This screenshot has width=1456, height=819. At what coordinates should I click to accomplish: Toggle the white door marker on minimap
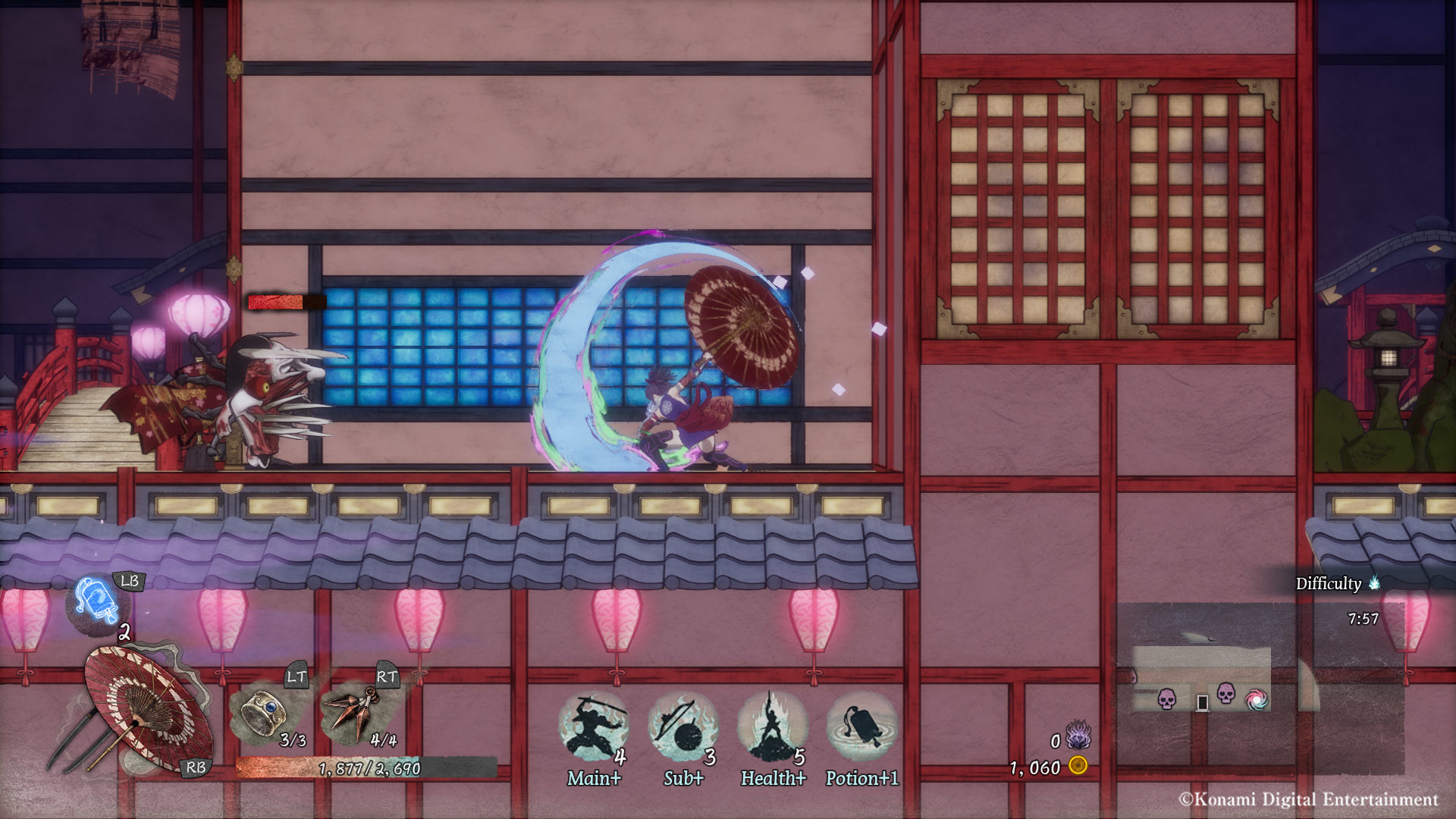(x=1203, y=703)
